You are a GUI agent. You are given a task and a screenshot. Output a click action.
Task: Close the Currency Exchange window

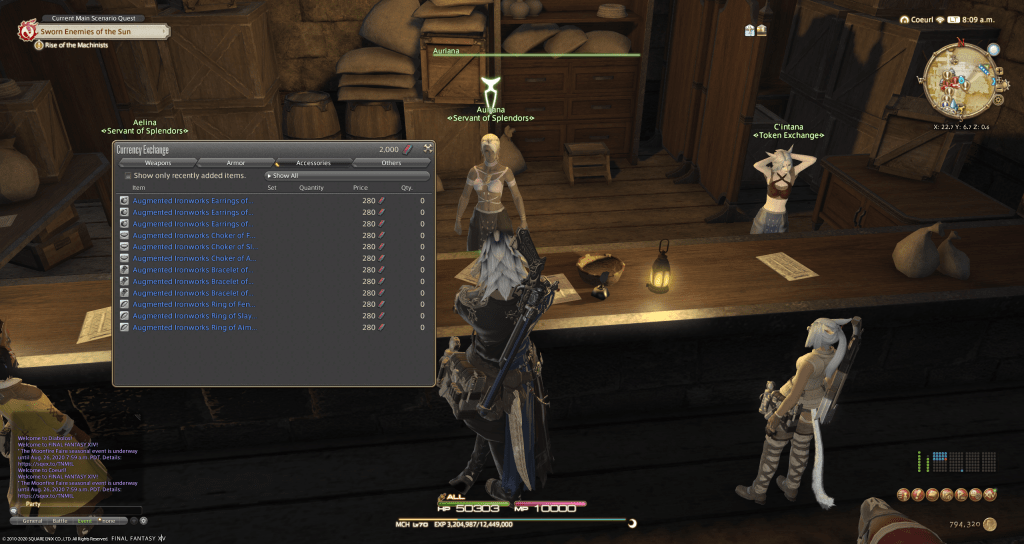tap(428, 149)
